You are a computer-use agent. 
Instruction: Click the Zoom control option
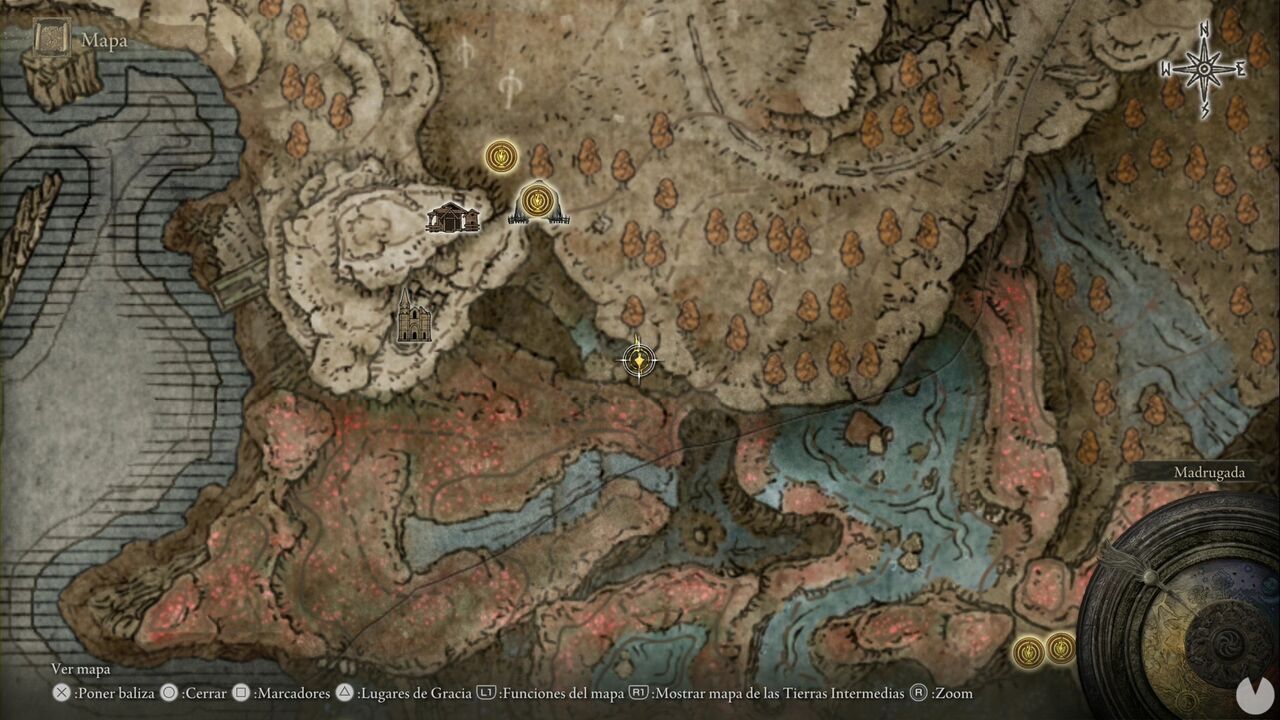click(x=950, y=692)
